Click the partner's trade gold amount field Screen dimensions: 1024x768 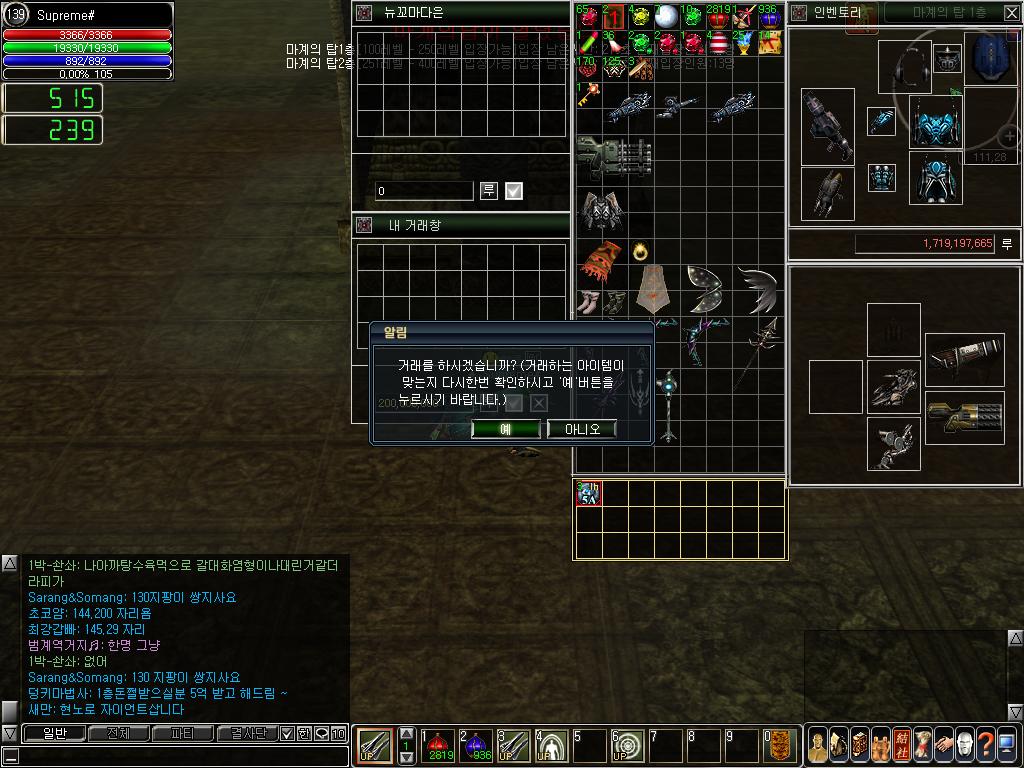coord(424,190)
